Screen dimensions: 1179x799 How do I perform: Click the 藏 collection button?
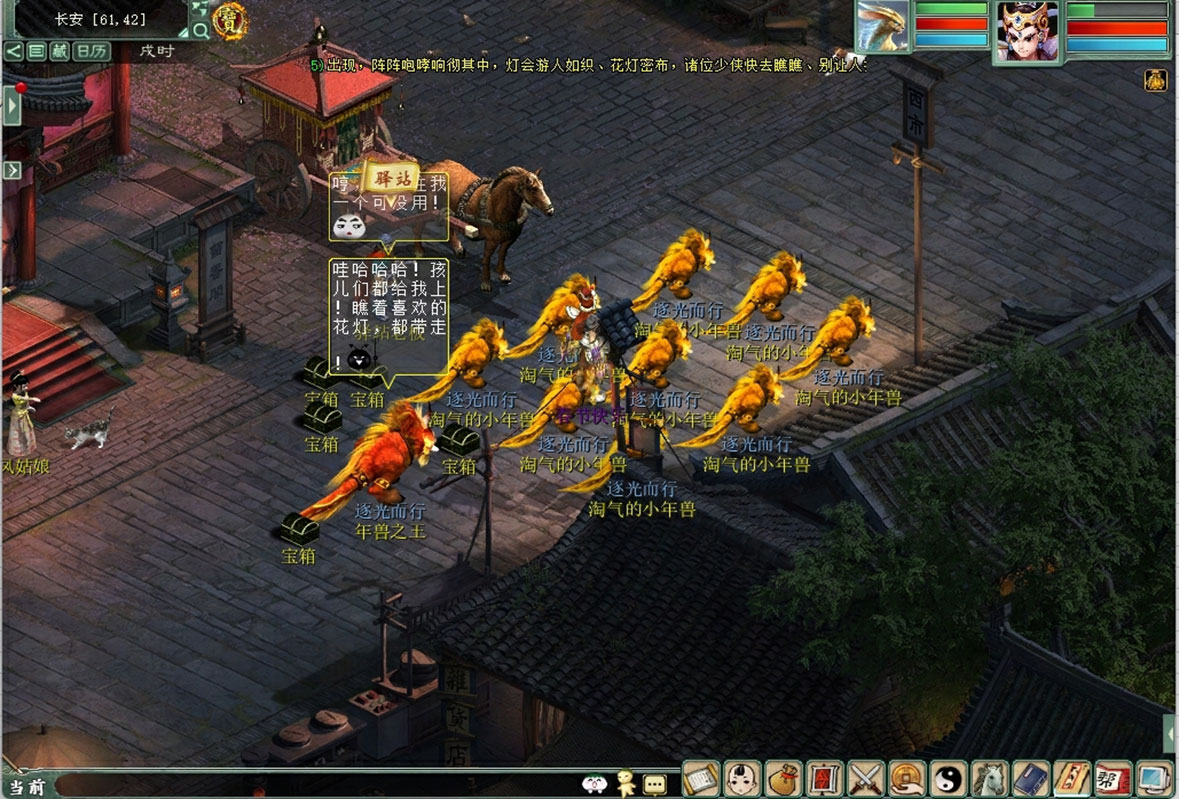click(x=60, y=51)
